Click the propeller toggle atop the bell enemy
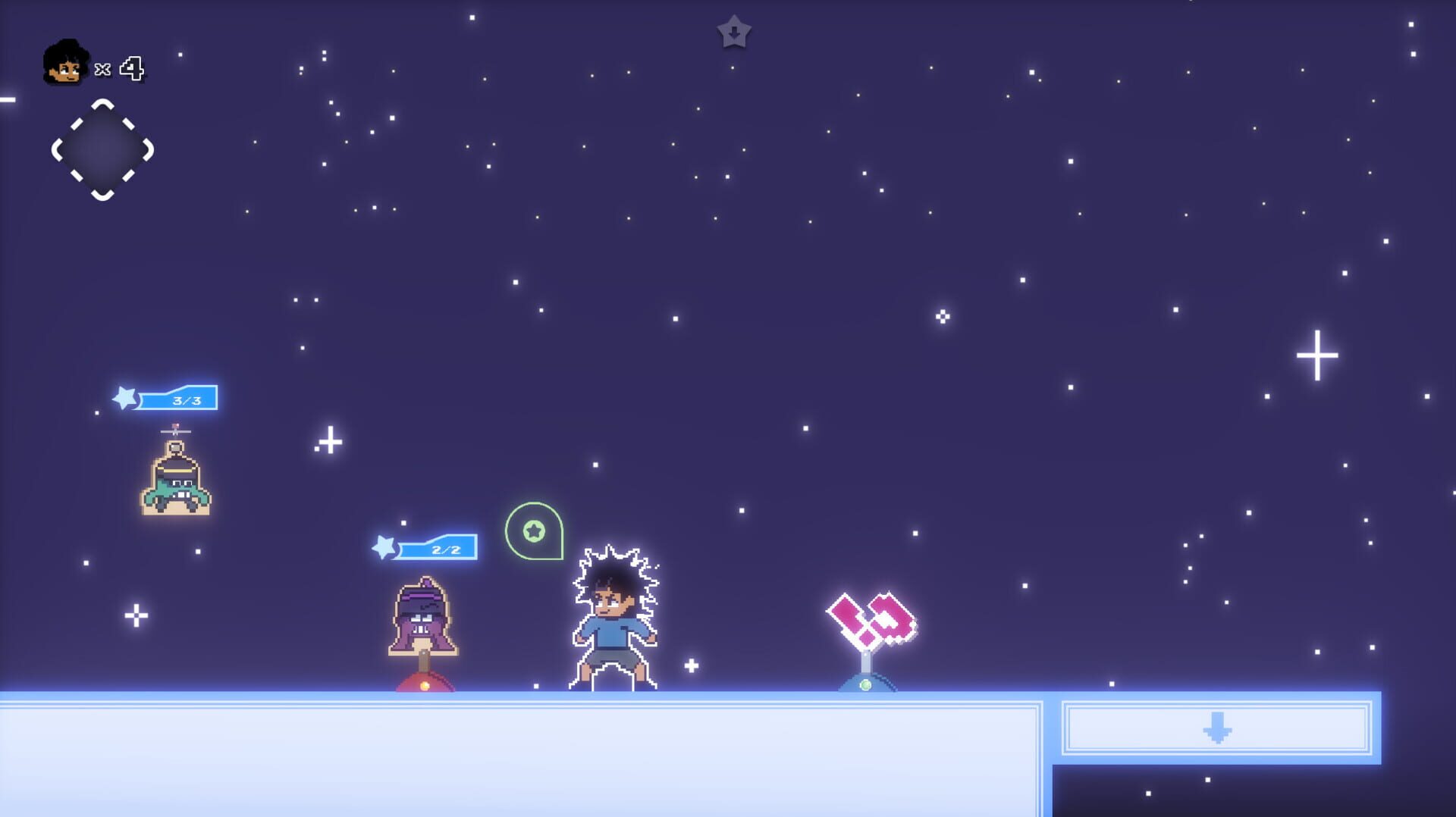Screen dimensions: 1456x817 [175, 430]
